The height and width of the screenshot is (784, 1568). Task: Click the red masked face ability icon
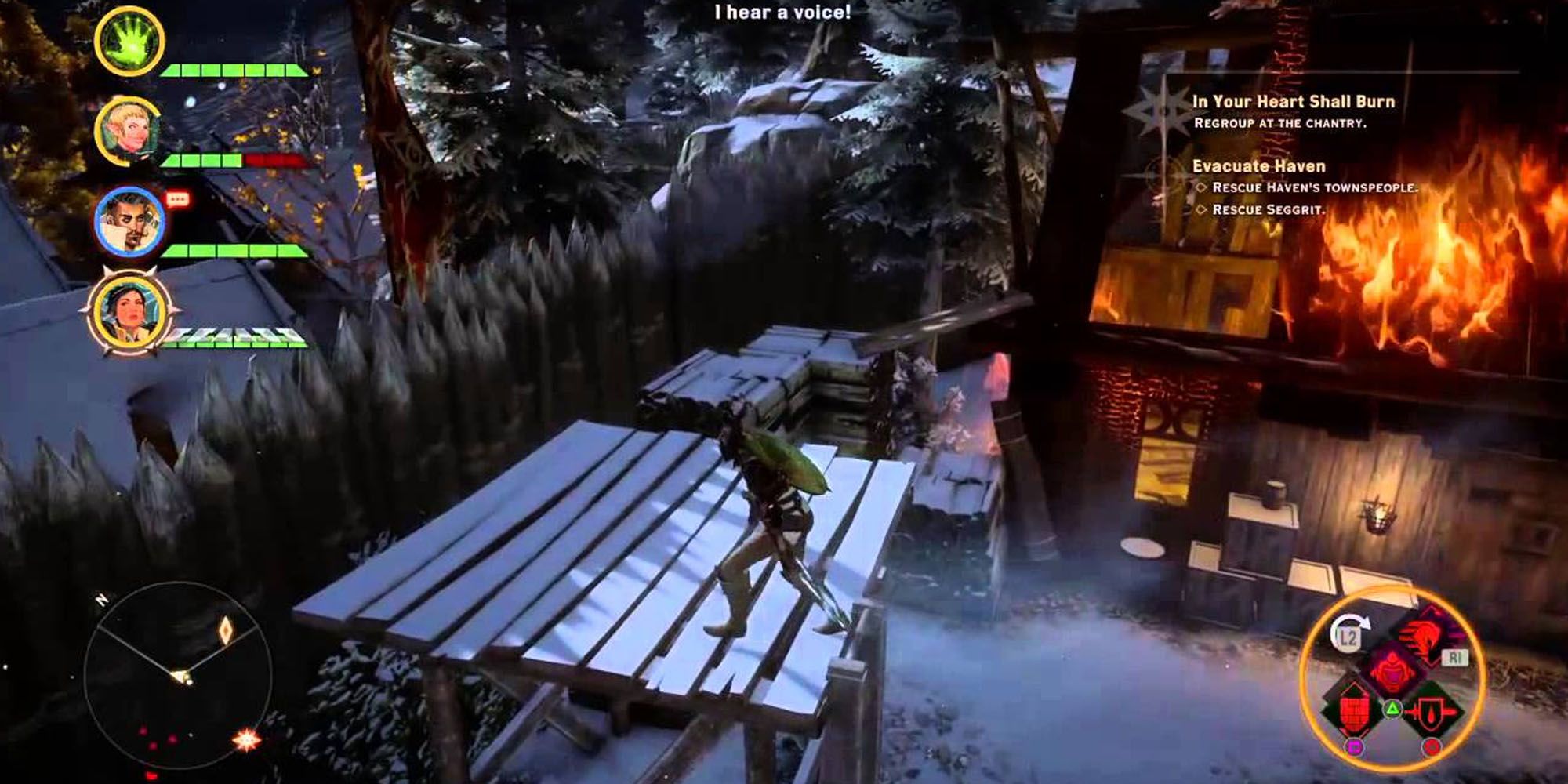tap(1392, 667)
